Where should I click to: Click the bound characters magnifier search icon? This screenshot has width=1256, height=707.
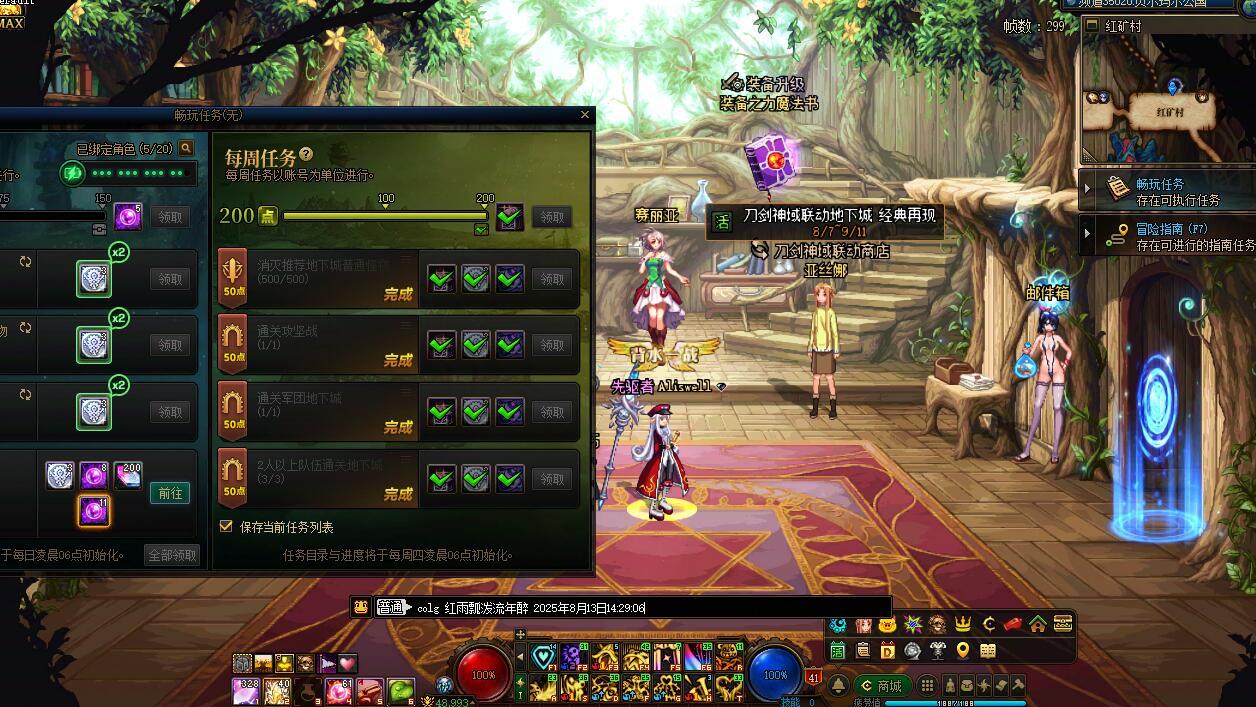coord(185,149)
